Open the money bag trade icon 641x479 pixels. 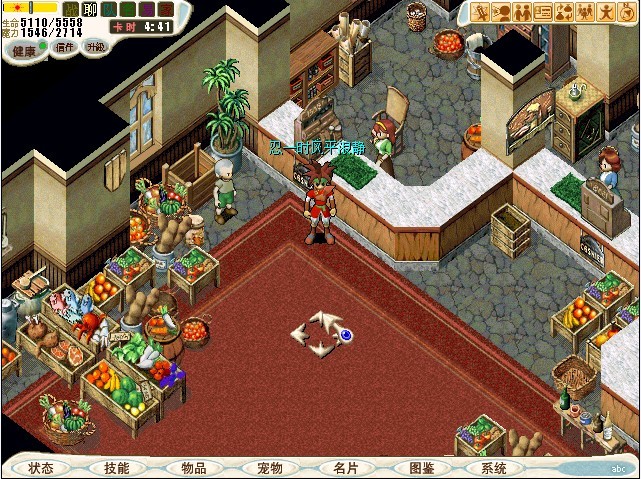click(x=565, y=12)
